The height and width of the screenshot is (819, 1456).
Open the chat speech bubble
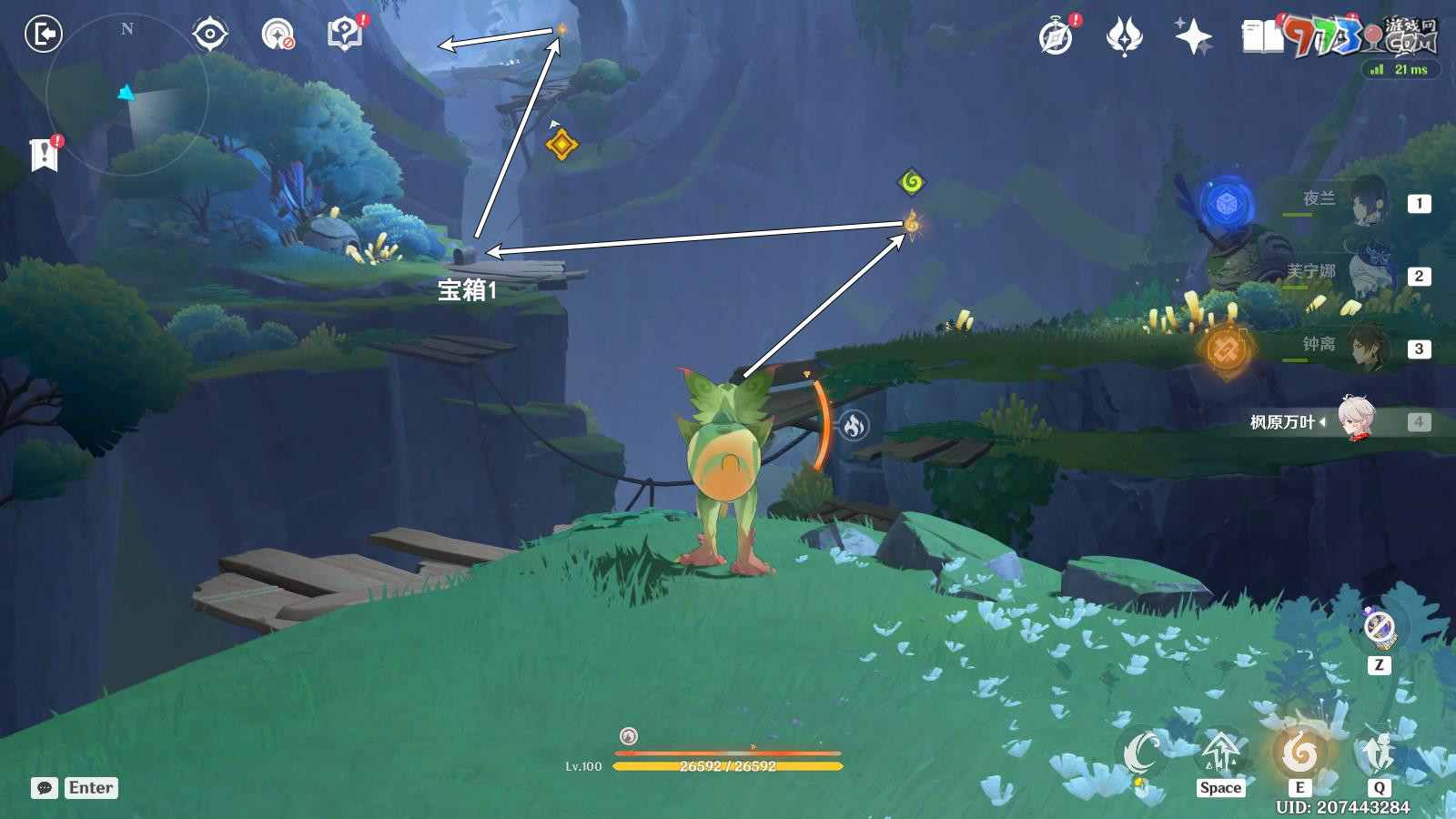[x=45, y=788]
